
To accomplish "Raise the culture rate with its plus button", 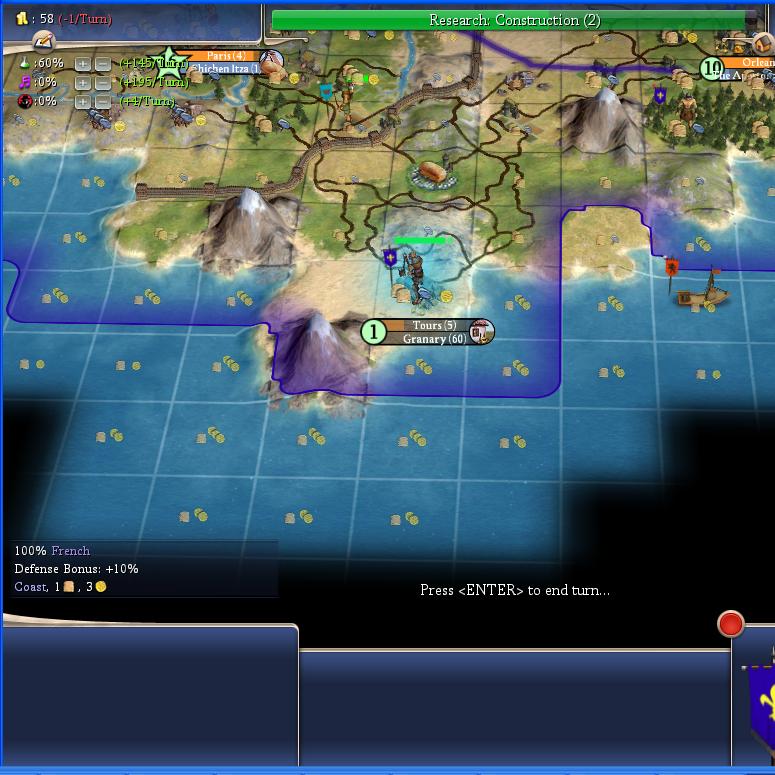I will (83, 82).
